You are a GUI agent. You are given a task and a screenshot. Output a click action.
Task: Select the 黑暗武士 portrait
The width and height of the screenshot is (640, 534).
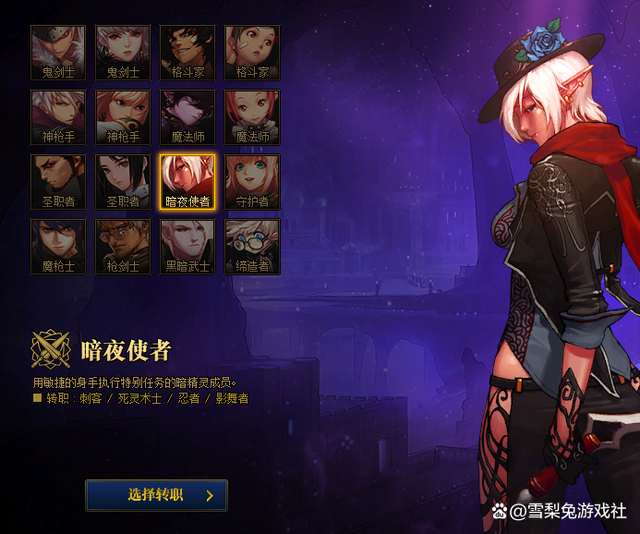point(187,247)
